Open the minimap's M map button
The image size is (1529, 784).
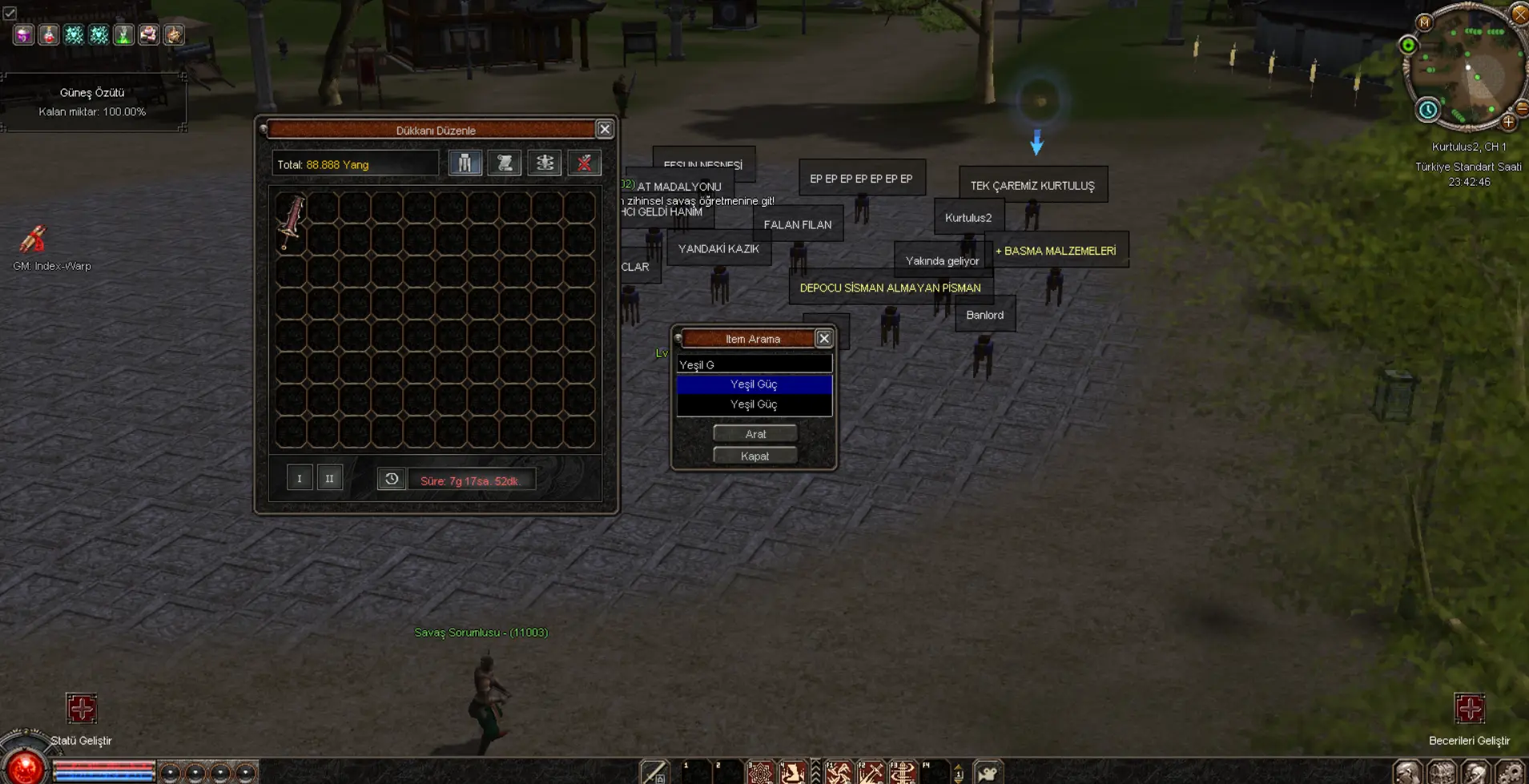[x=1424, y=22]
